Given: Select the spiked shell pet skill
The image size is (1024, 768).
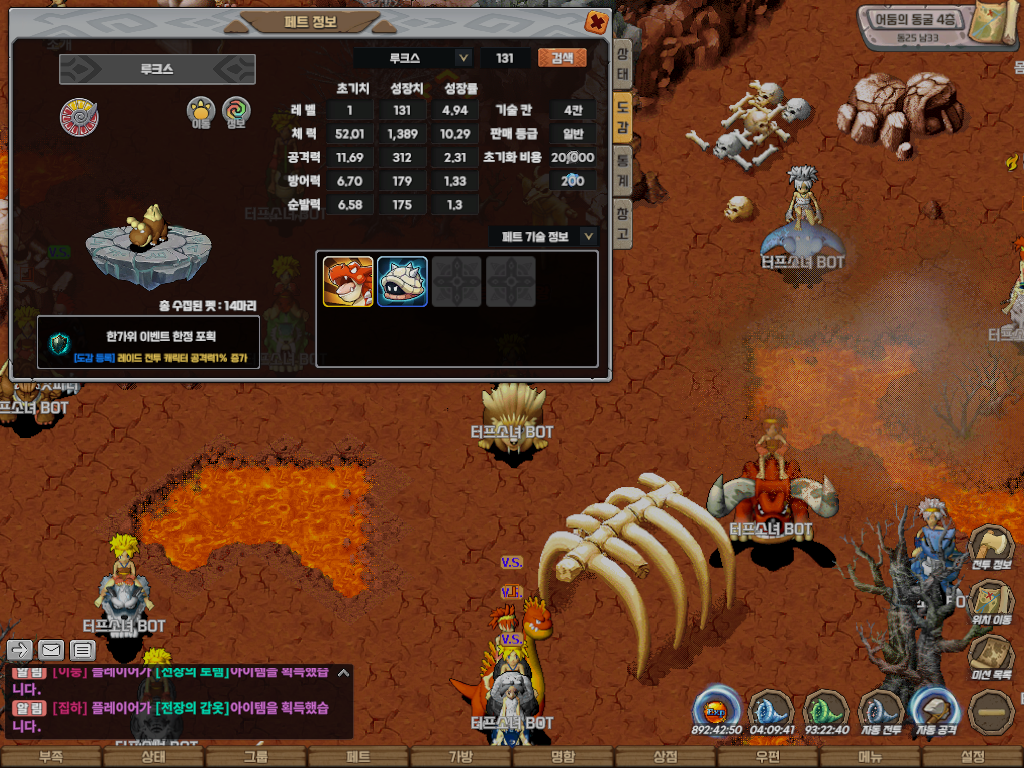Looking at the screenshot, I should 402,282.
